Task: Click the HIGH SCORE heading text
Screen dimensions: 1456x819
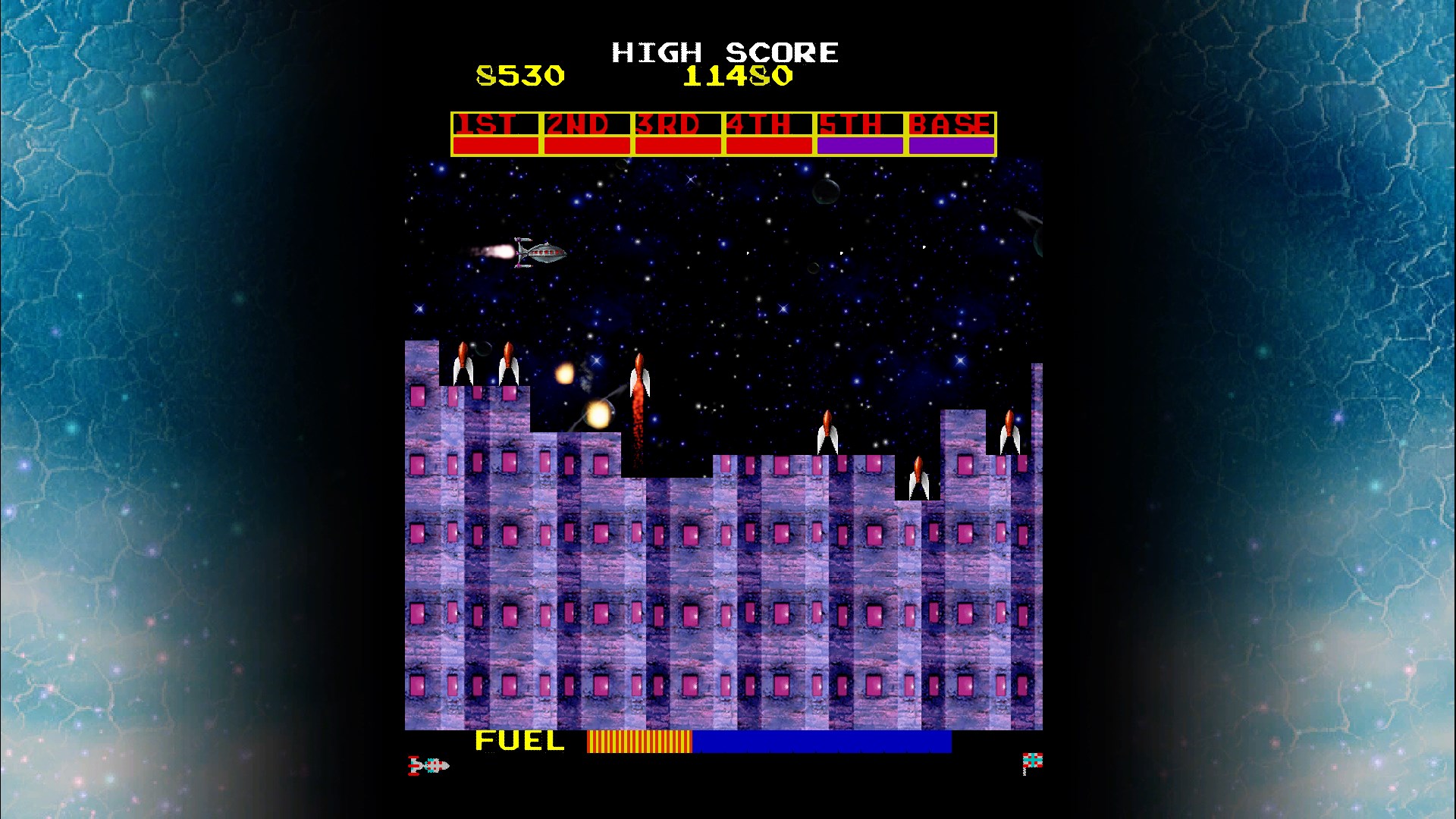Action: [724, 52]
